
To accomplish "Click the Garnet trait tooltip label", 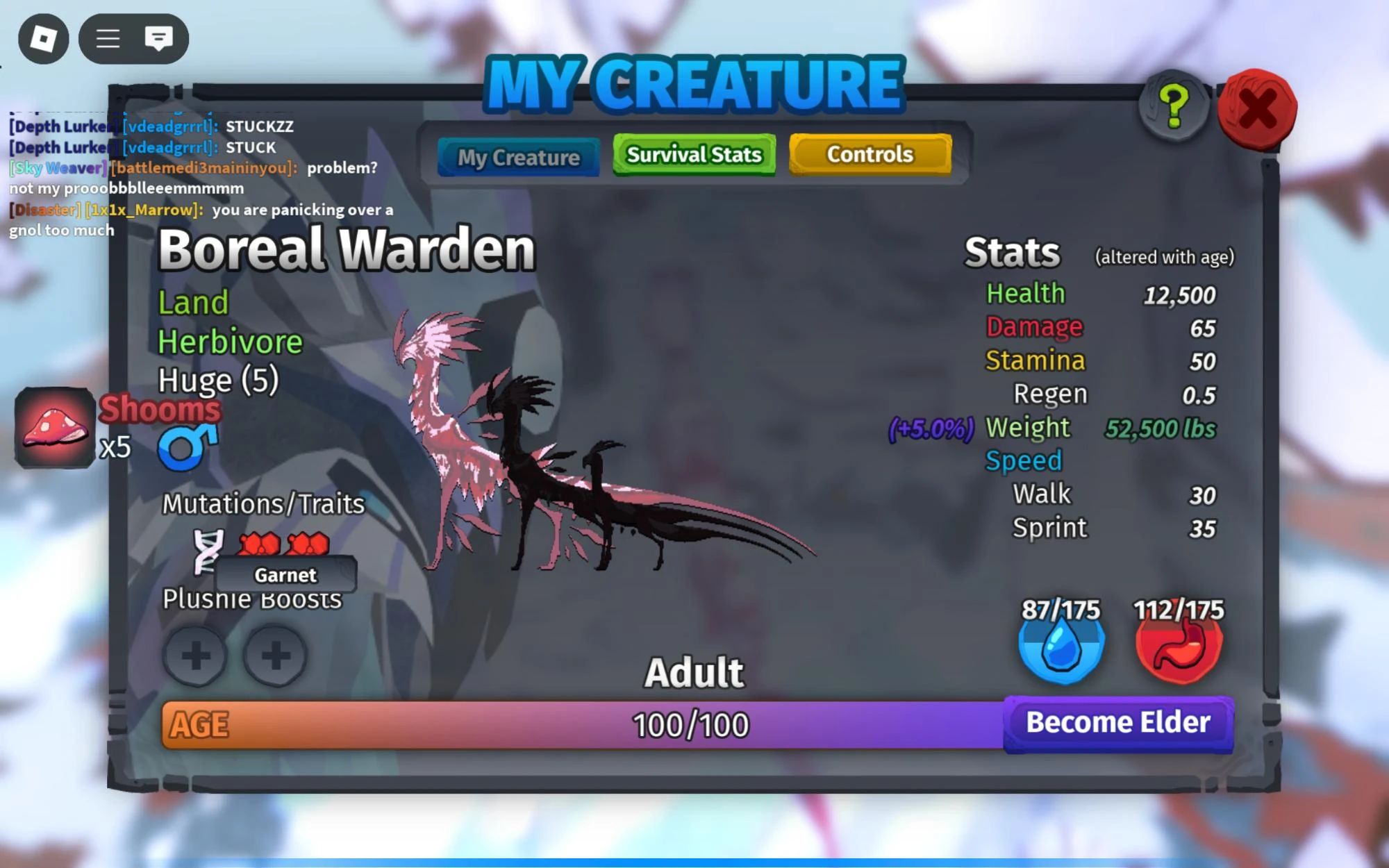I will (x=285, y=575).
